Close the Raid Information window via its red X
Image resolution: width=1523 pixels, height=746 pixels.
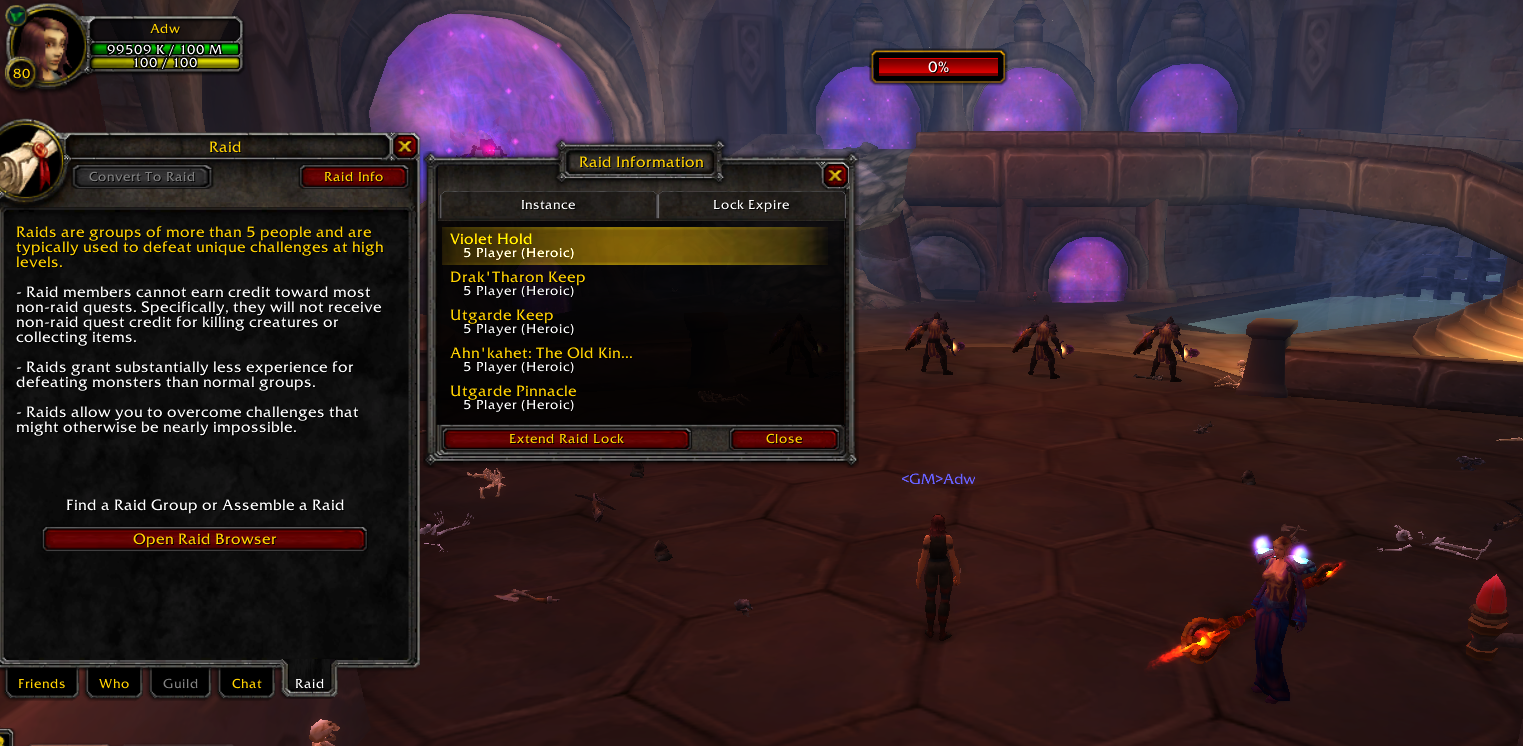coord(835,174)
